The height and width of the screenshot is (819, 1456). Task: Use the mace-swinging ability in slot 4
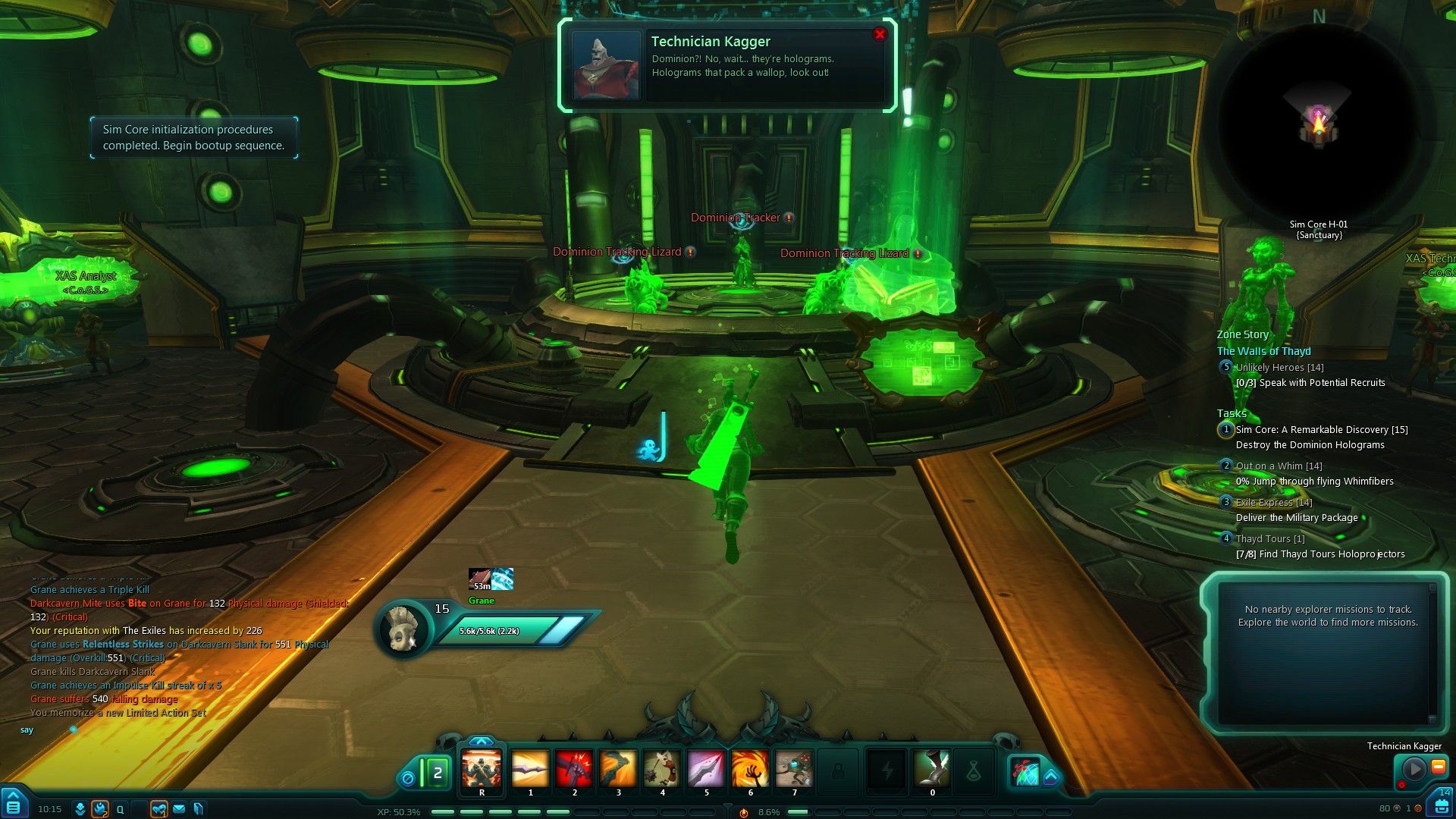coord(662,770)
